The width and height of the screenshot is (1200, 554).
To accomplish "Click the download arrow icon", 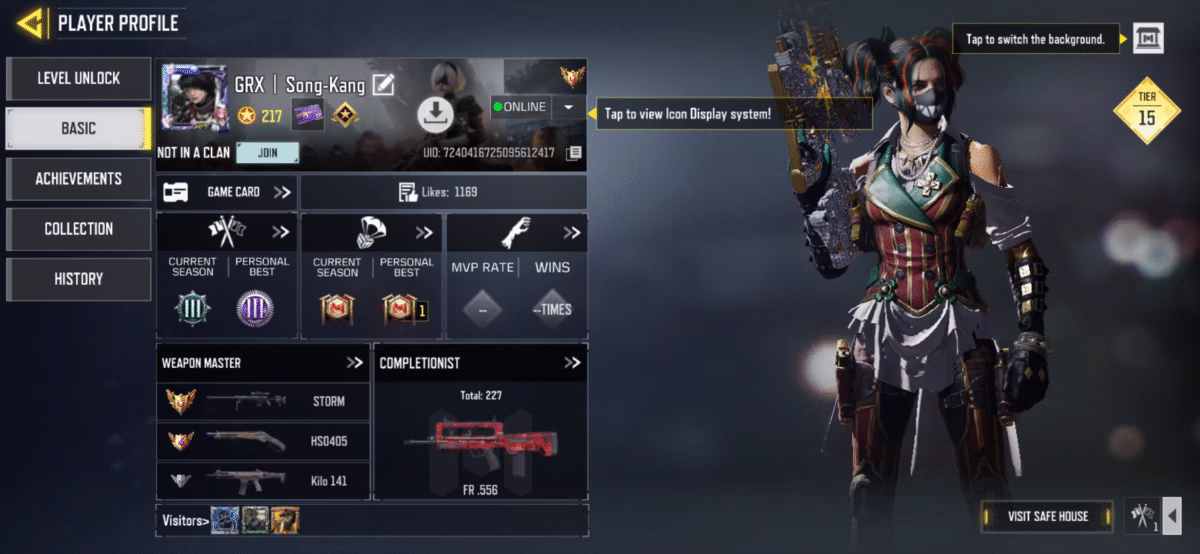I will click(x=435, y=114).
